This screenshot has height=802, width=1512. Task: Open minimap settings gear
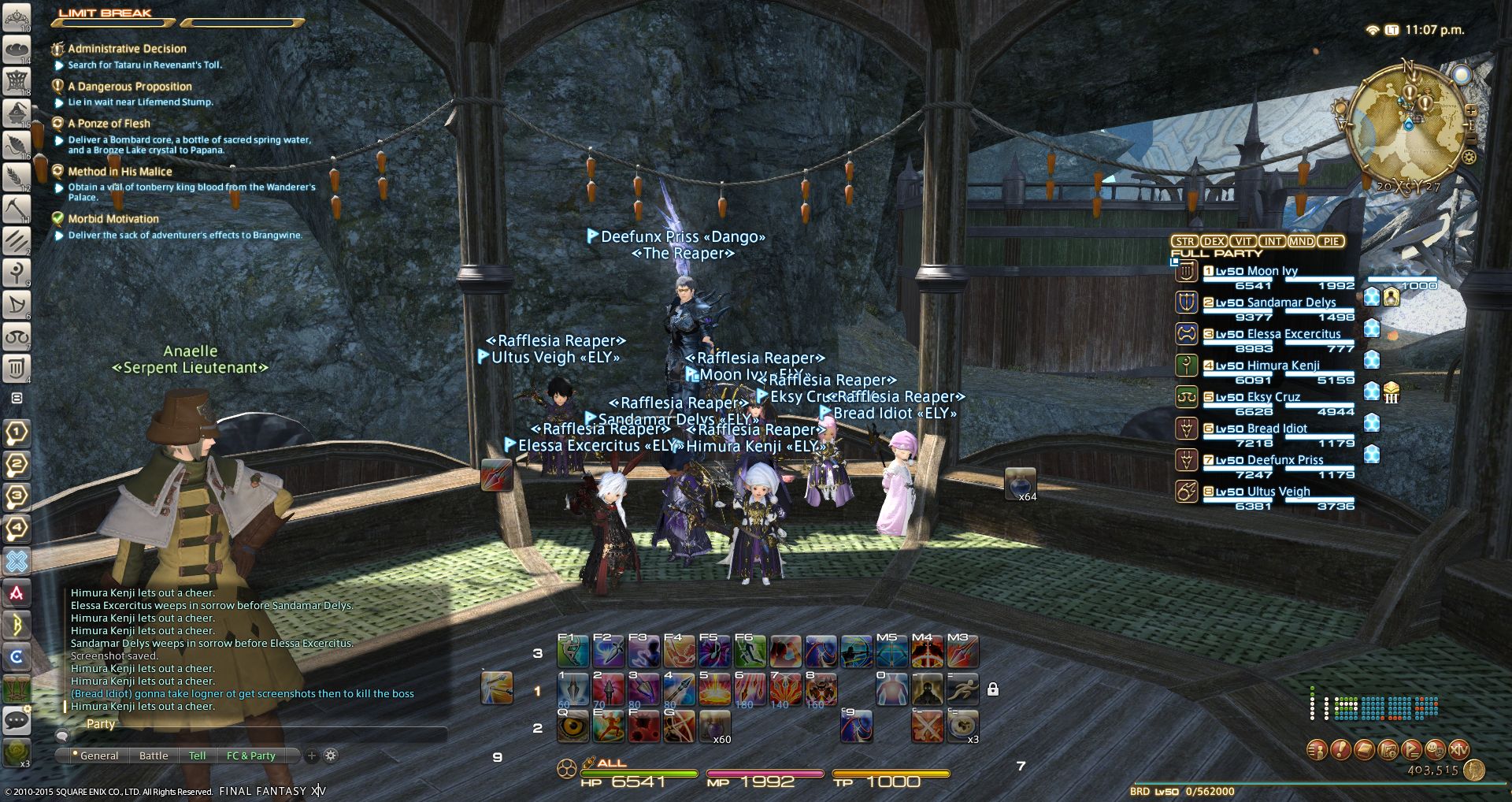click(1469, 157)
